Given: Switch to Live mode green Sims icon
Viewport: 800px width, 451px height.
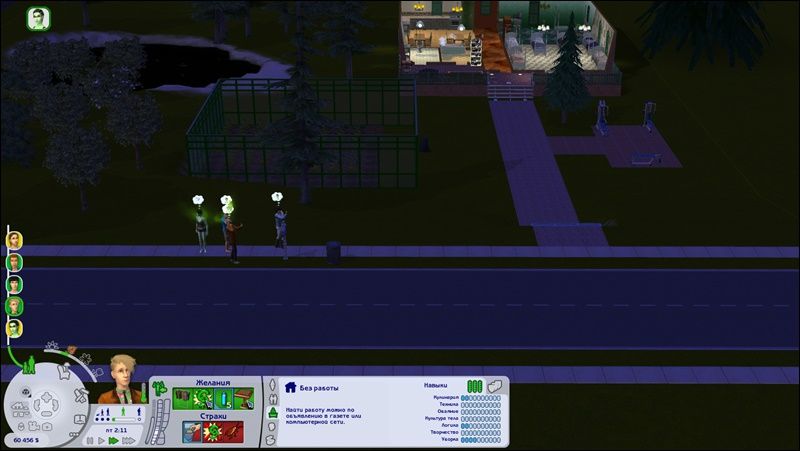Looking at the screenshot, I should [x=30, y=366].
